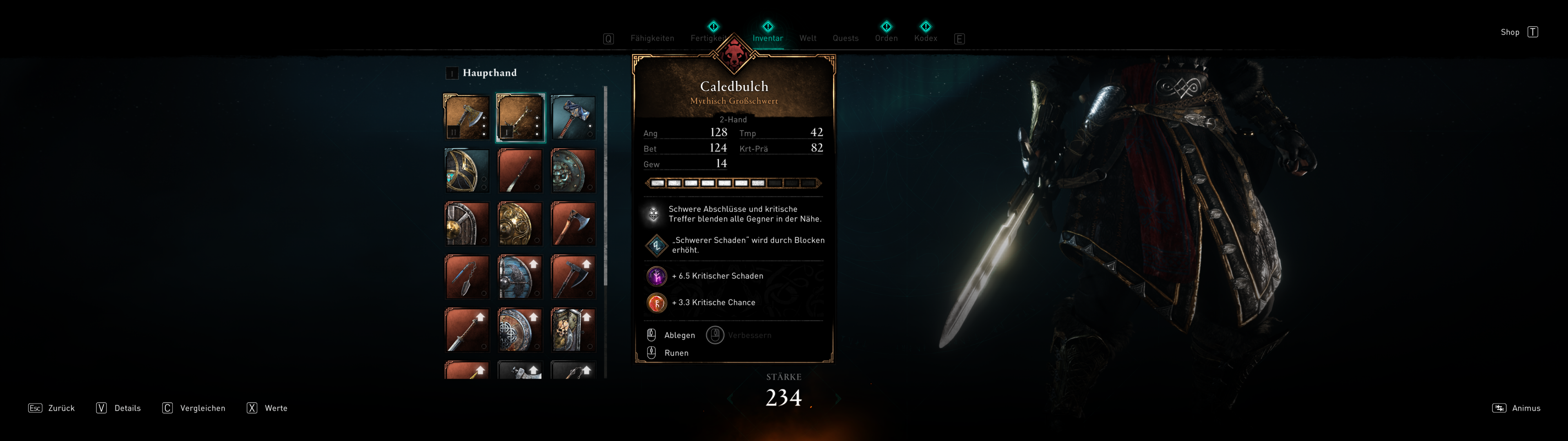Select the spear thumbnail with upgrade arrow
1568x441 pixels.
(466, 330)
